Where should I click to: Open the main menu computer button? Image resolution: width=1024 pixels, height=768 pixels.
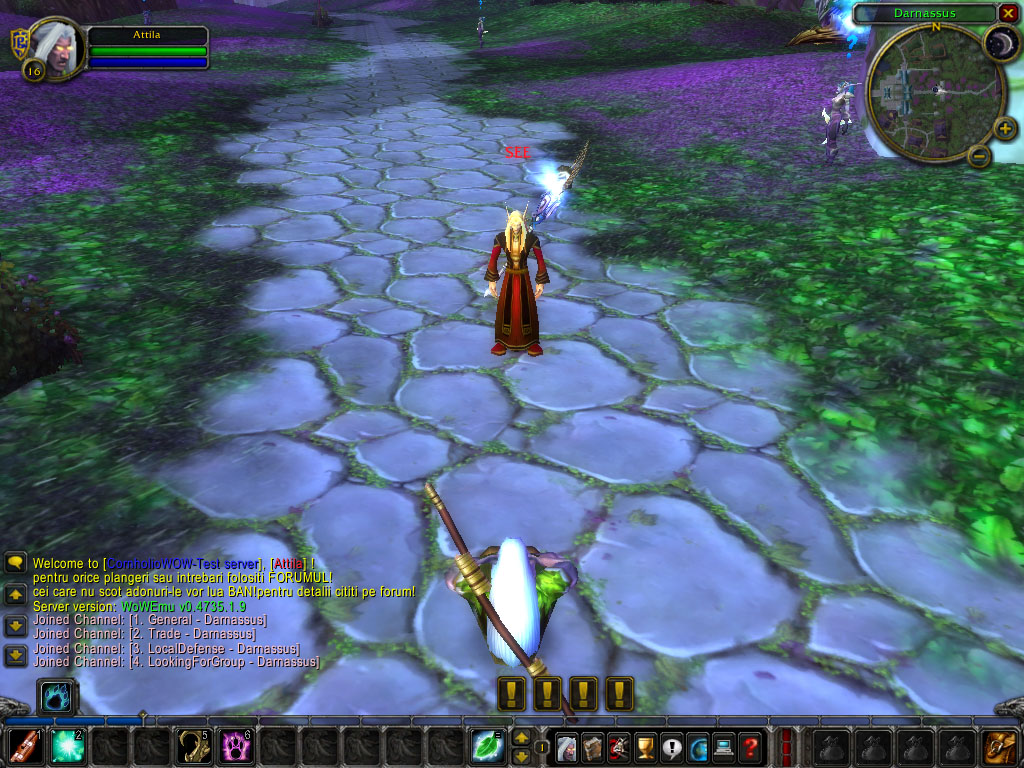click(x=724, y=747)
